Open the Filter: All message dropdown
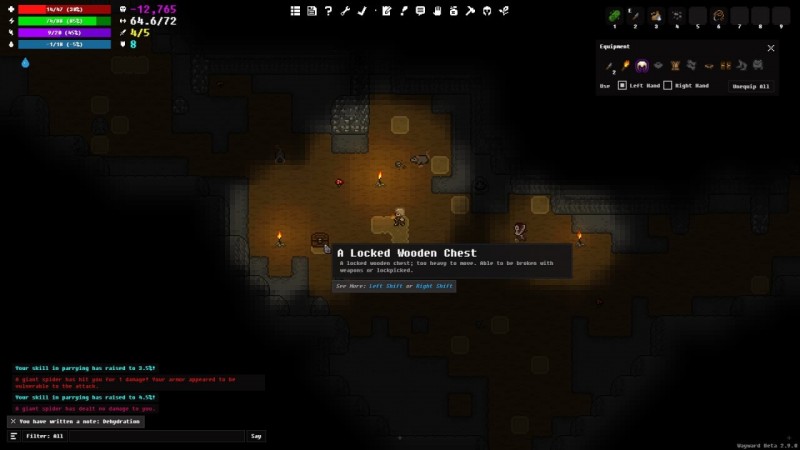800x450 pixels. (130, 436)
